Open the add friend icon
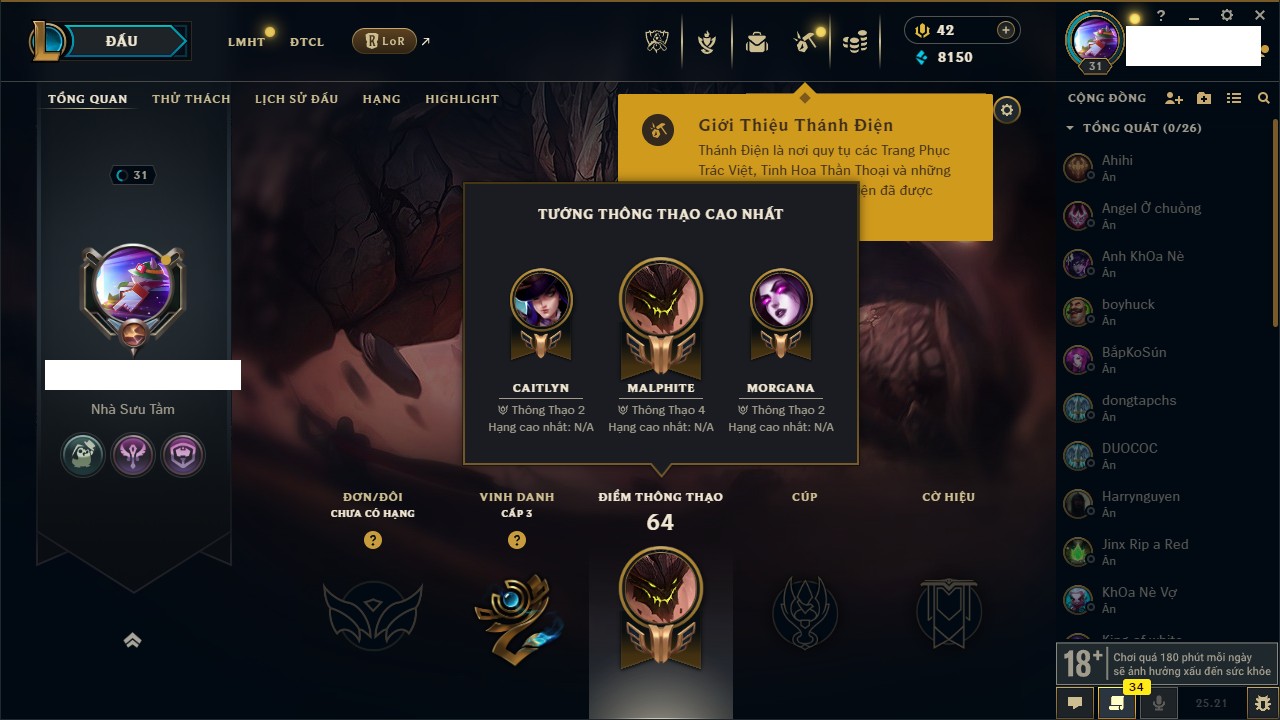This screenshot has height=720, width=1280. [x=1174, y=98]
